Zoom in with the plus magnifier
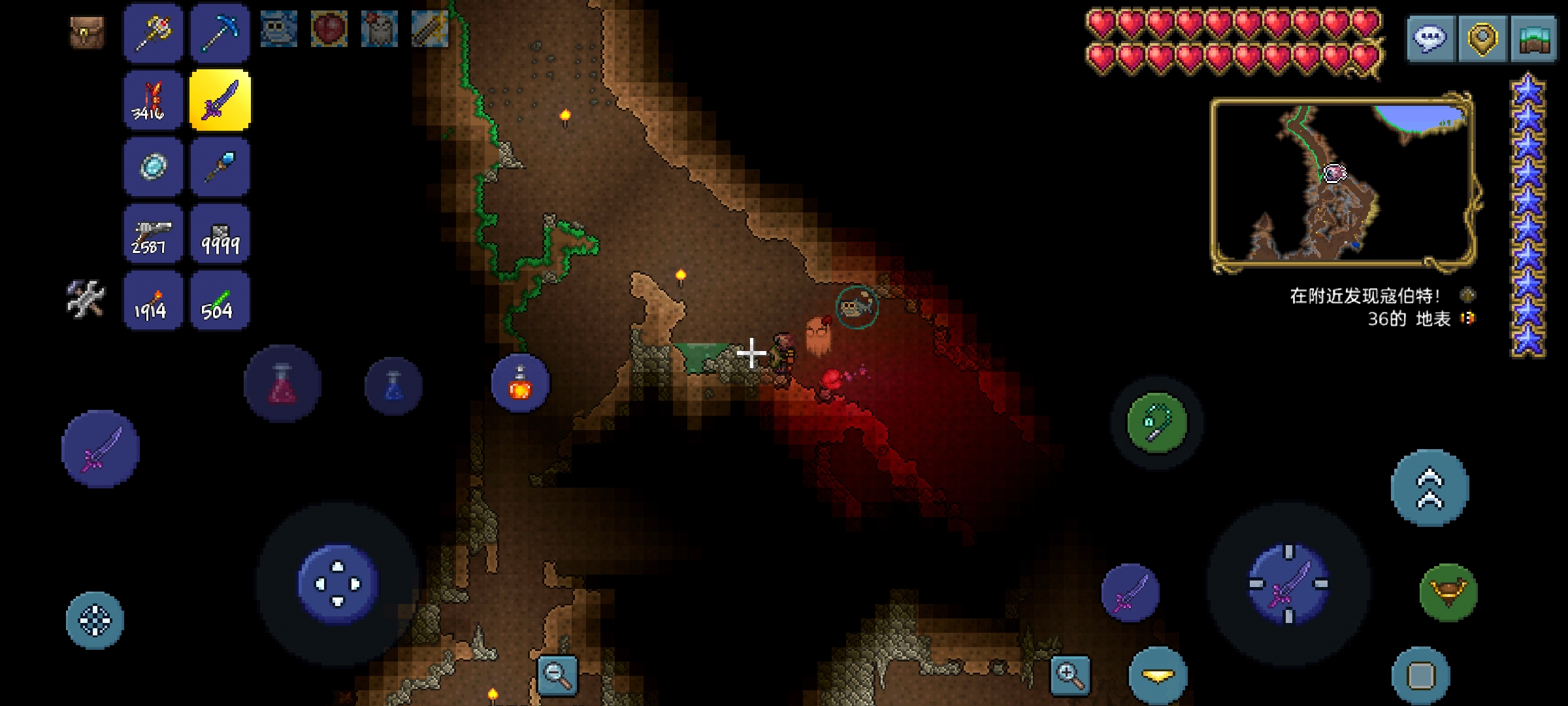1568x706 pixels. (1070, 675)
